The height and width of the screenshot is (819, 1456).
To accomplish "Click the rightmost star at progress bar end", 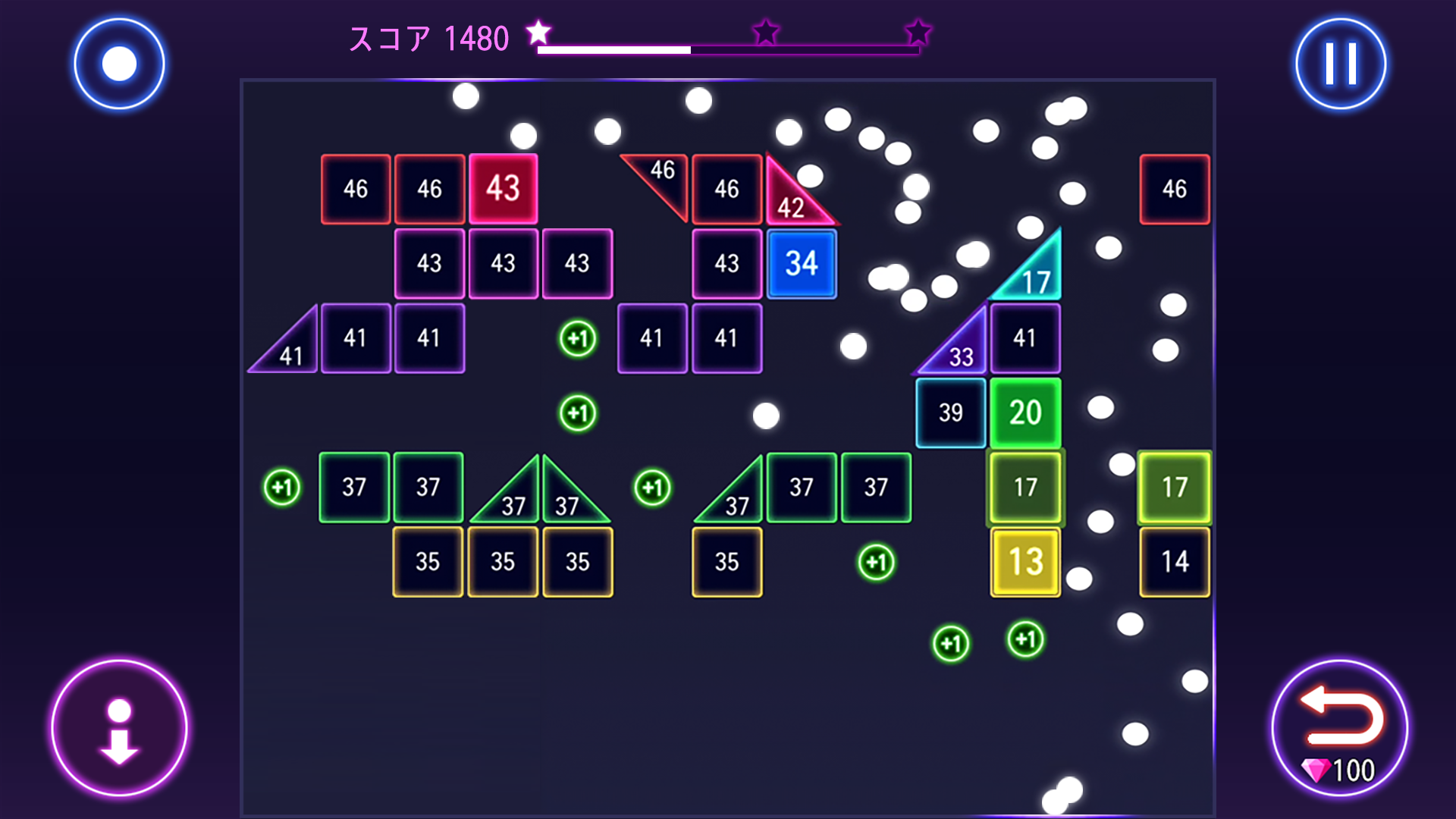I will (918, 33).
